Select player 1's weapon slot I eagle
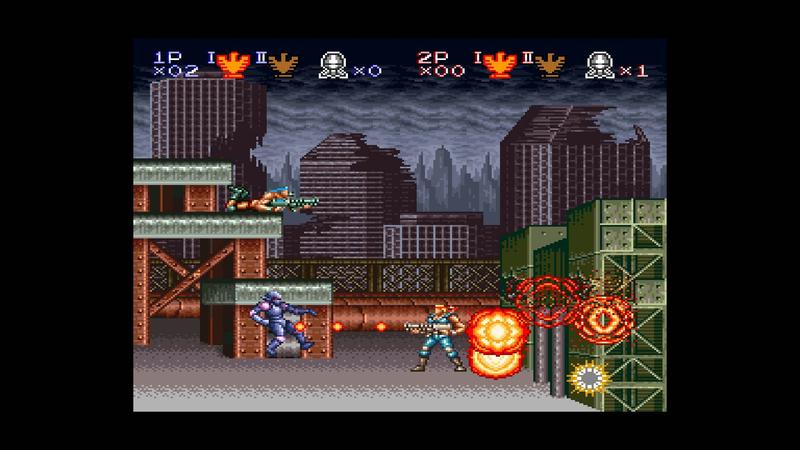 (232, 66)
